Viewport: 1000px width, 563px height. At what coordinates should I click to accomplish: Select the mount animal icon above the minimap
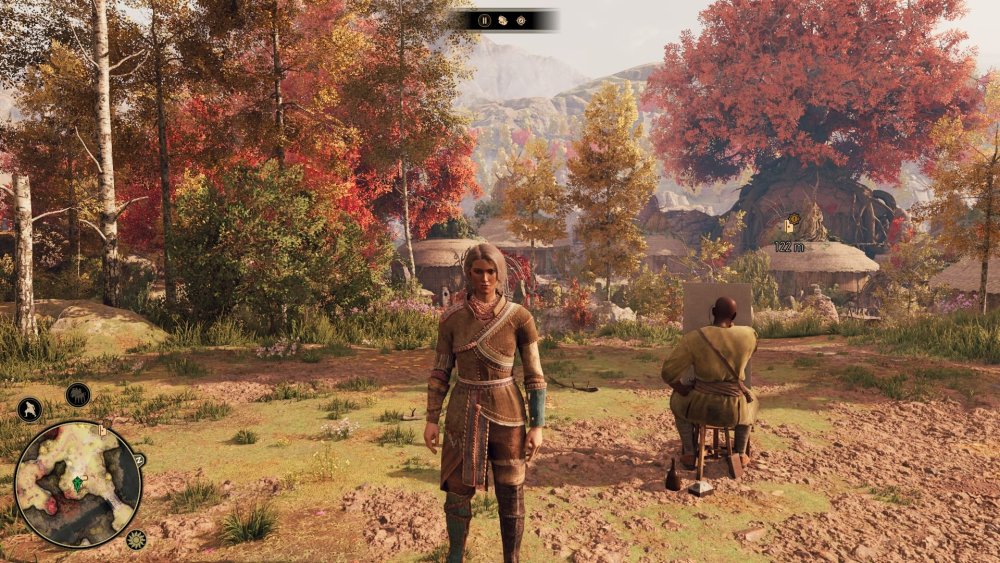point(78,395)
